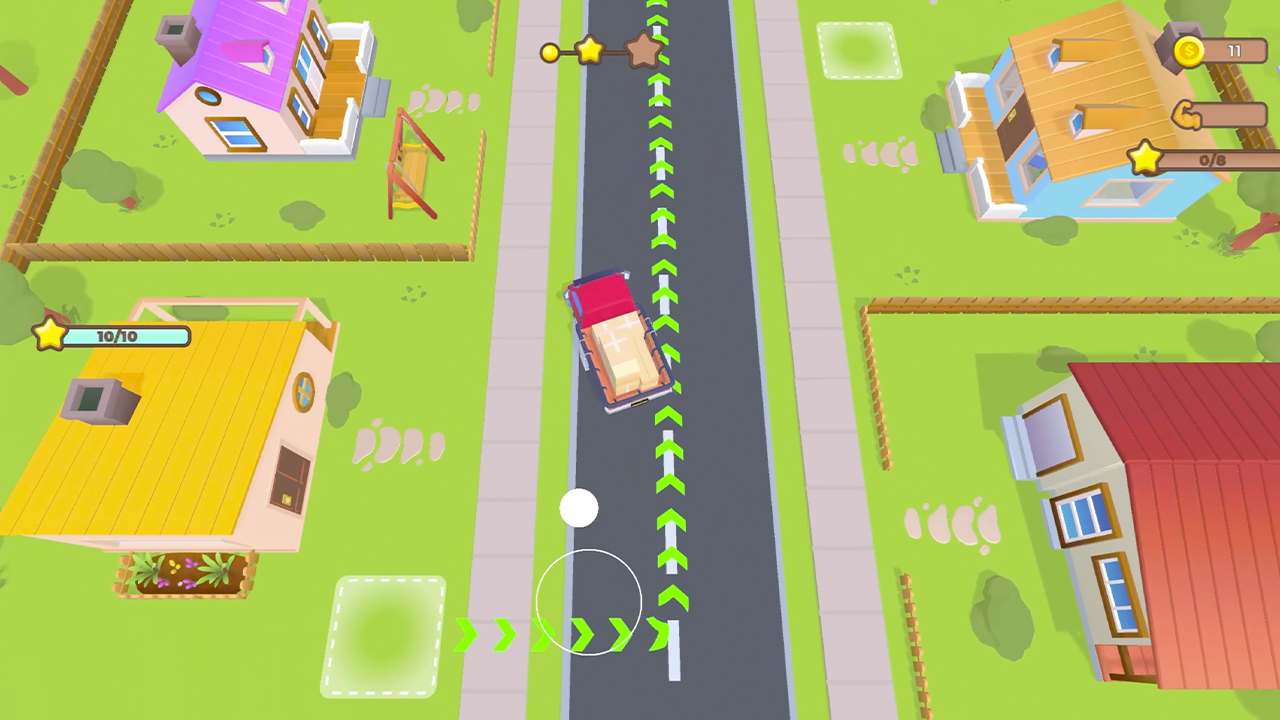This screenshot has width=1280, height=720.
Task: Click the filled yellow star milestone marker
Action: click(590, 52)
